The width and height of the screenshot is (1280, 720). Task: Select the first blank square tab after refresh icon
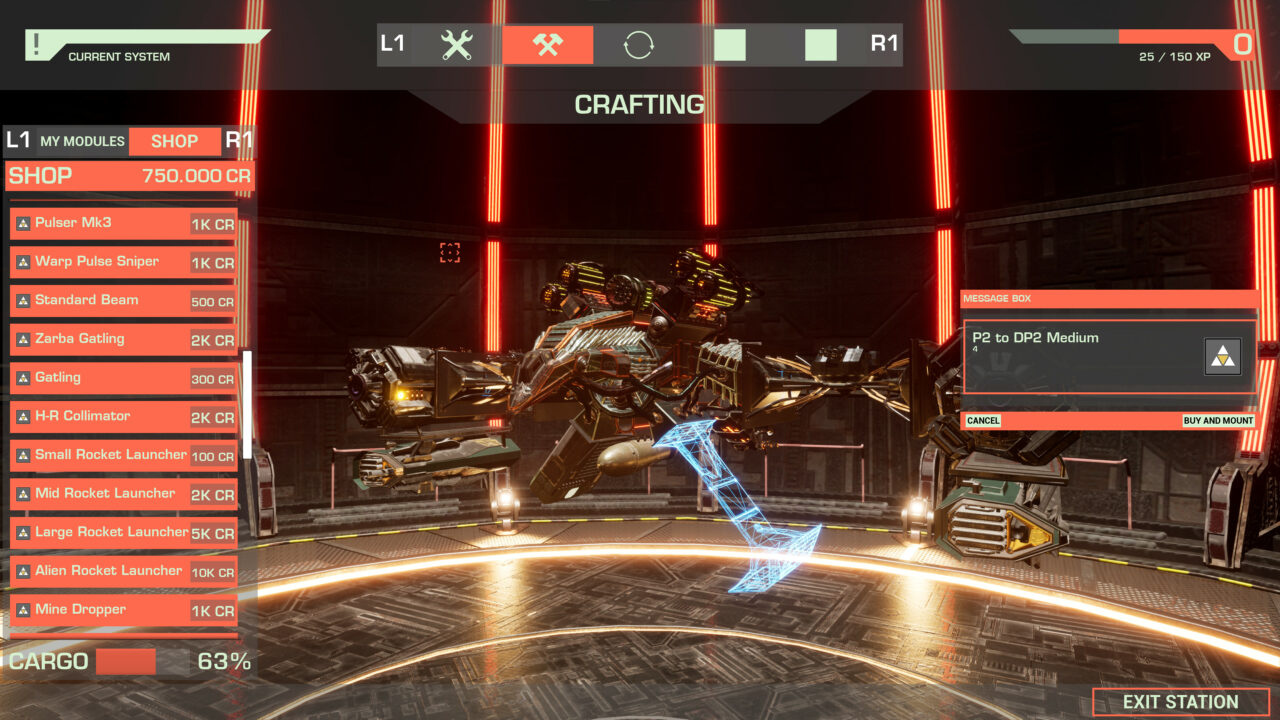click(x=729, y=43)
